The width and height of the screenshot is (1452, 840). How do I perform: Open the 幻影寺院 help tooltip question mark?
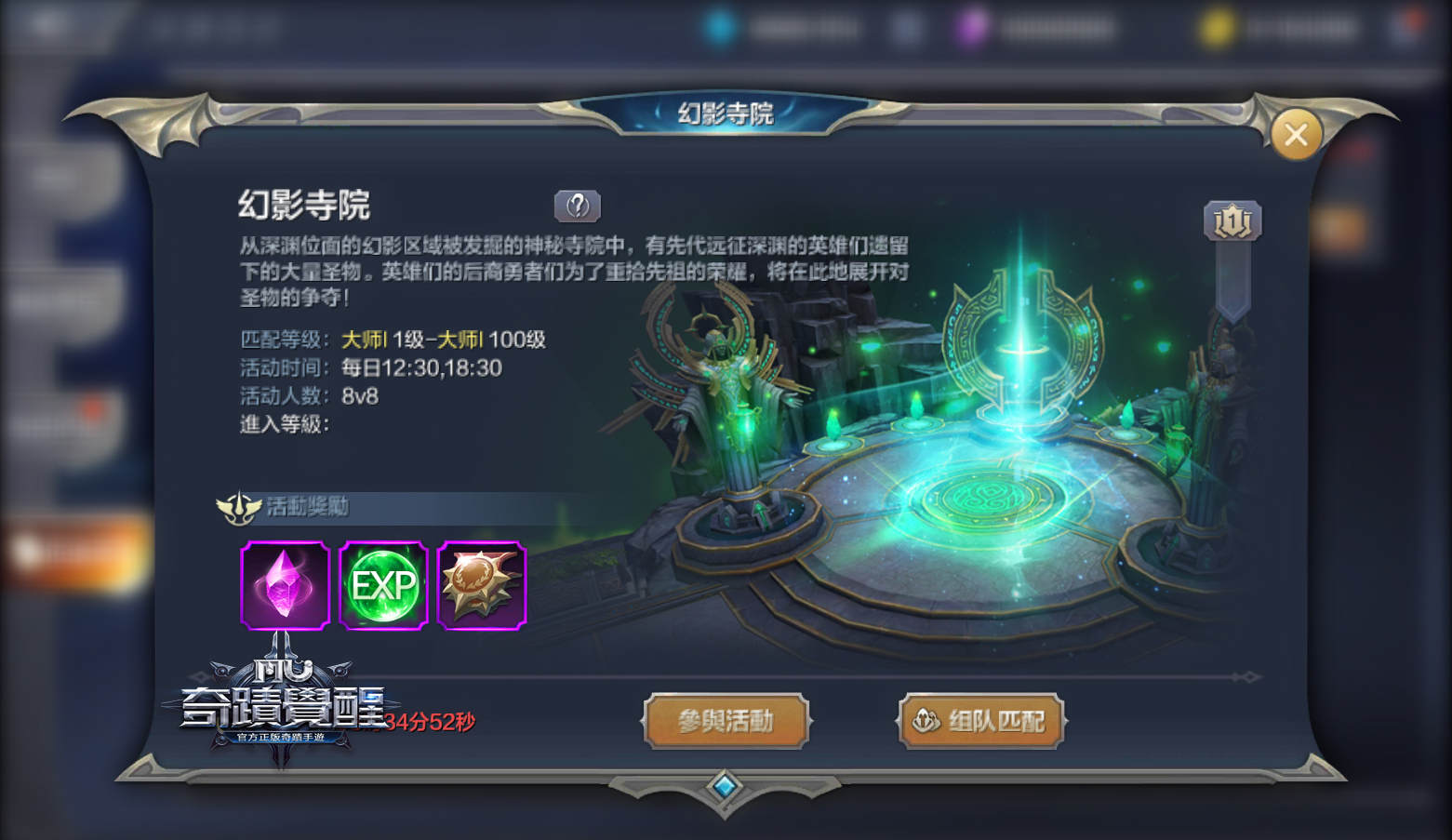pyautogui.click(x=577, y=206)
